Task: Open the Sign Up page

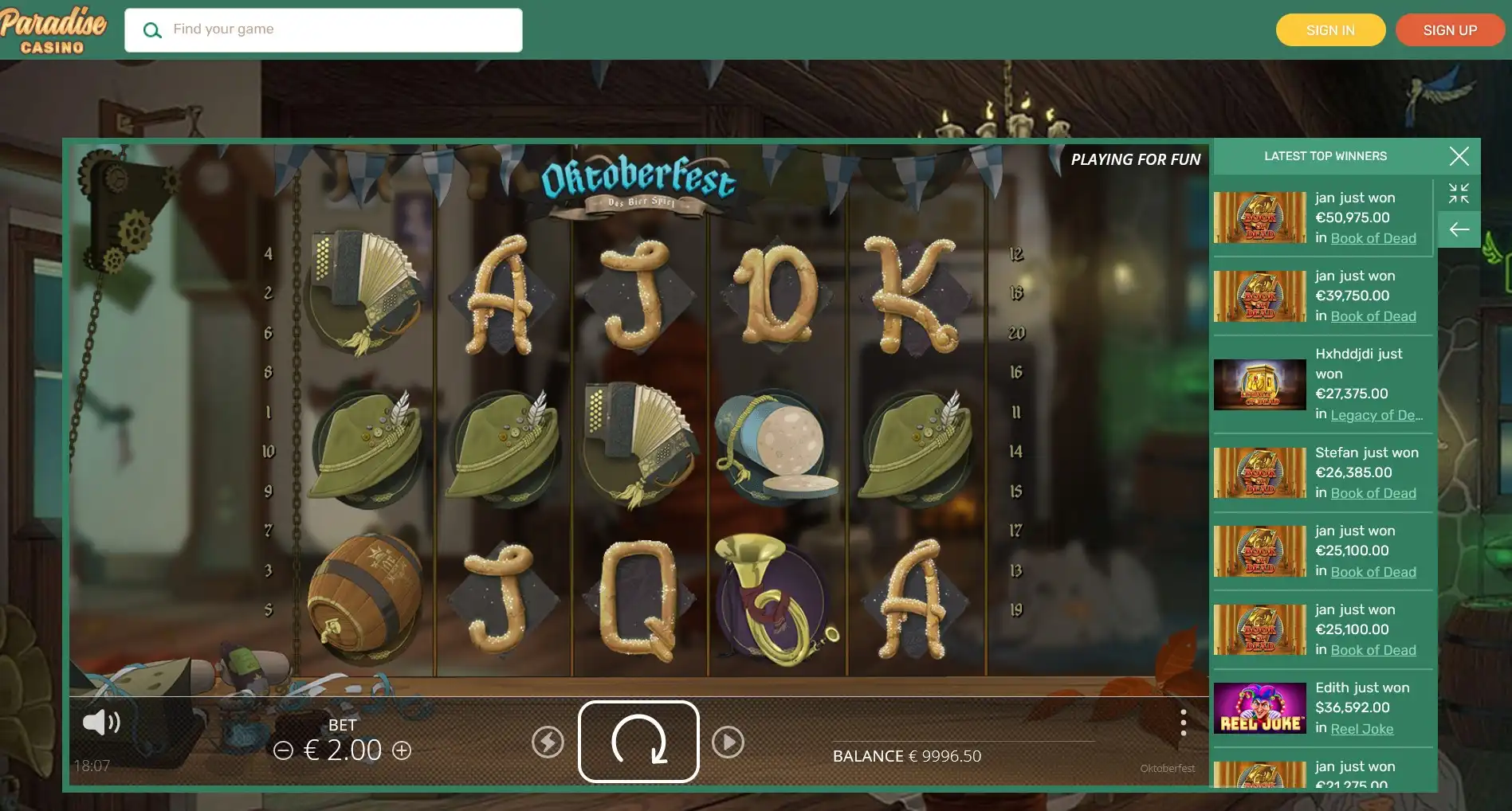Action: (x=1450, y=30)
